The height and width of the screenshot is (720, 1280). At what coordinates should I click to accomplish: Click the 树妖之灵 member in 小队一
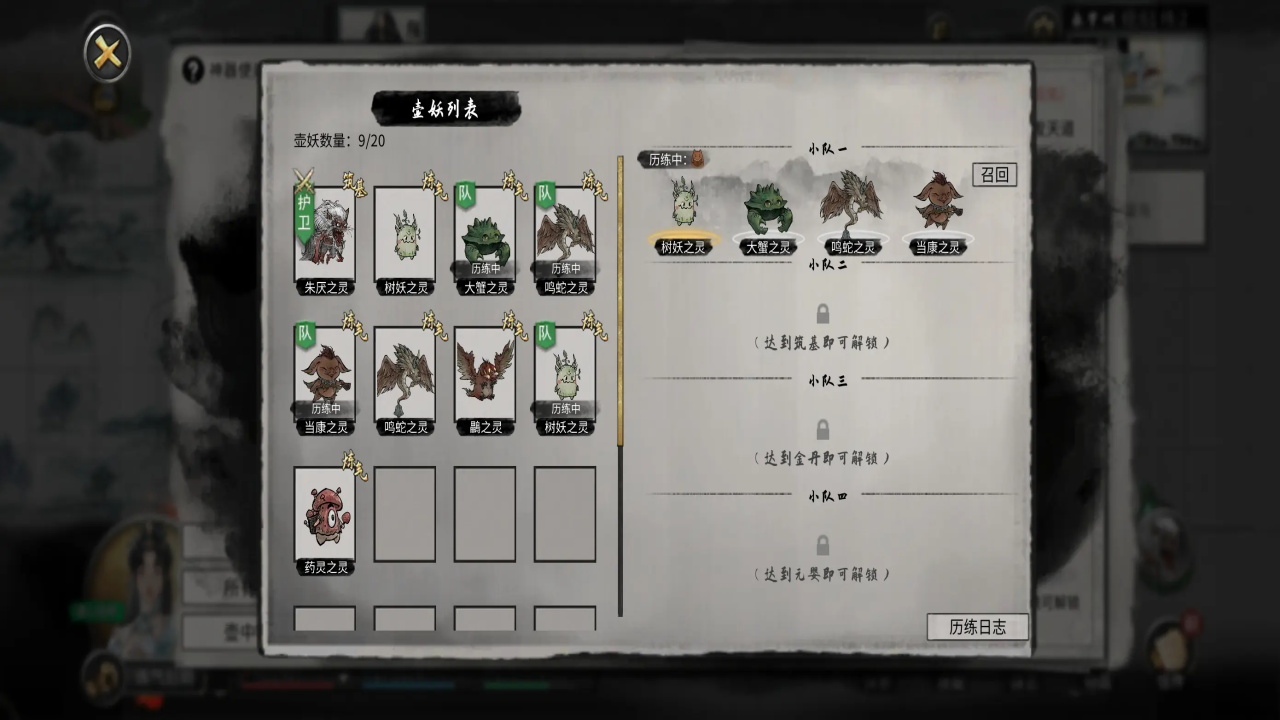coord(683,210)
